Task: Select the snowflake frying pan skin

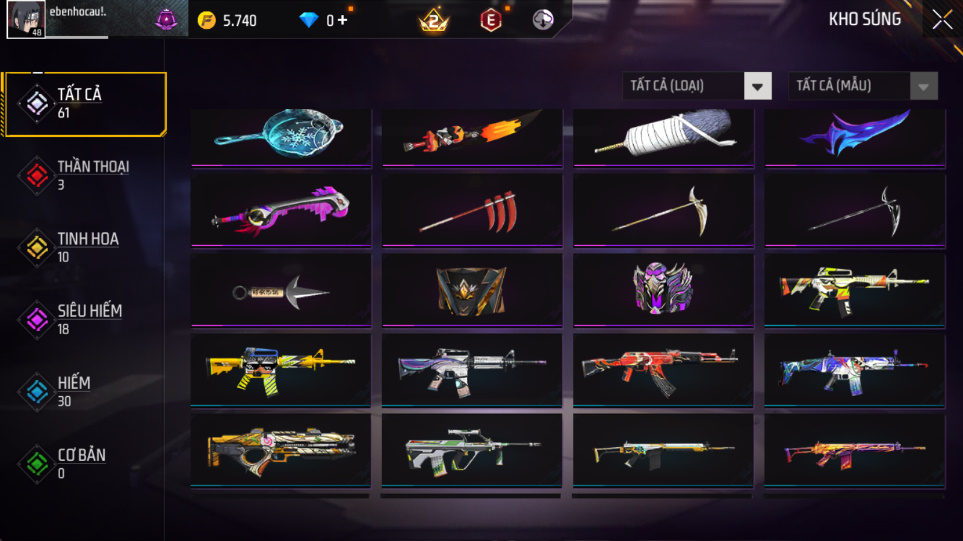Action: [281, 136]
